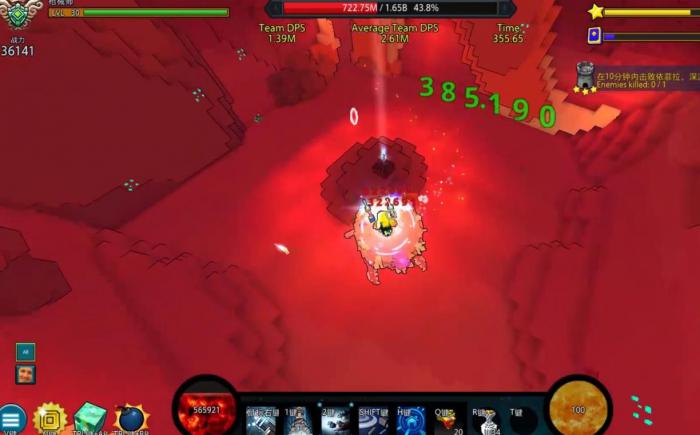Use the Q key item with count 20

447,420
